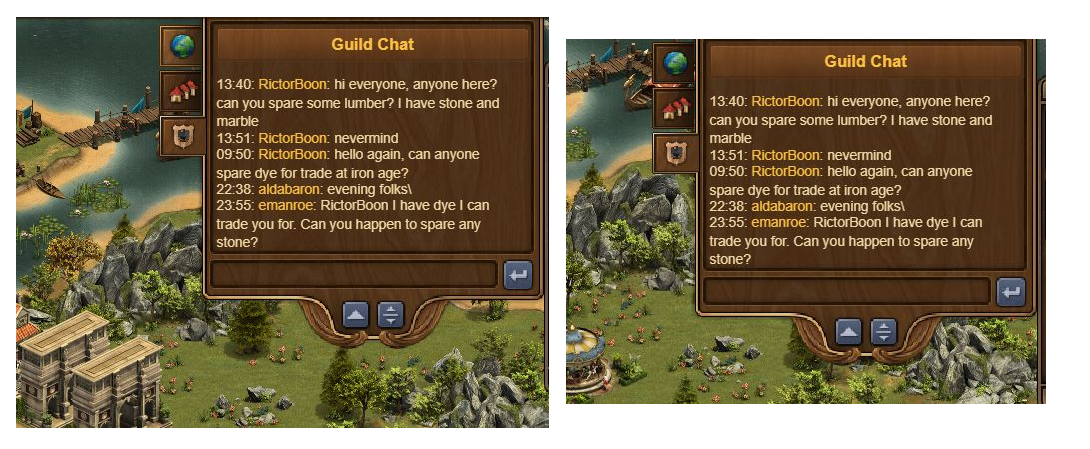
Task: Select guild shield tab in larger chat panel
Action: [182, 136]
